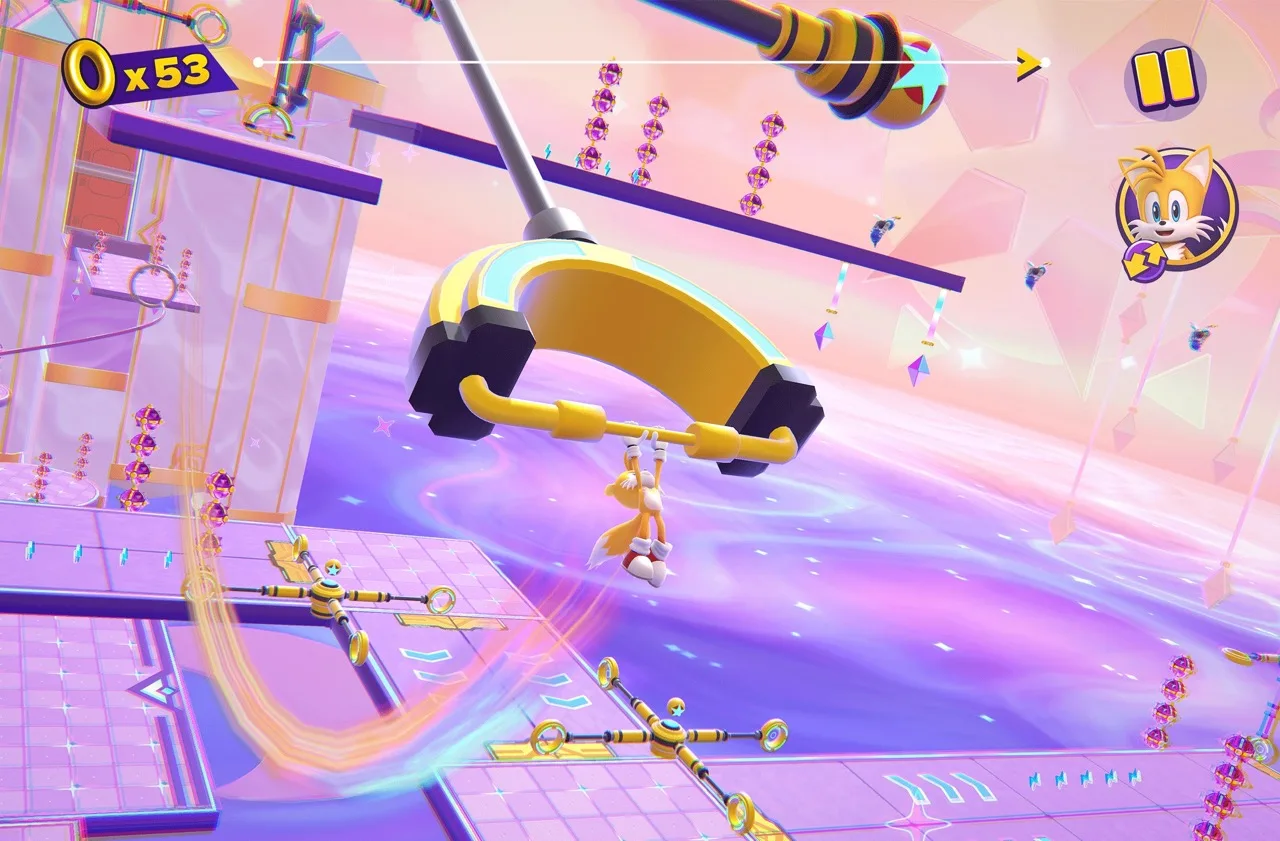Pause the game with the yellow pause button

point(1164,74)
